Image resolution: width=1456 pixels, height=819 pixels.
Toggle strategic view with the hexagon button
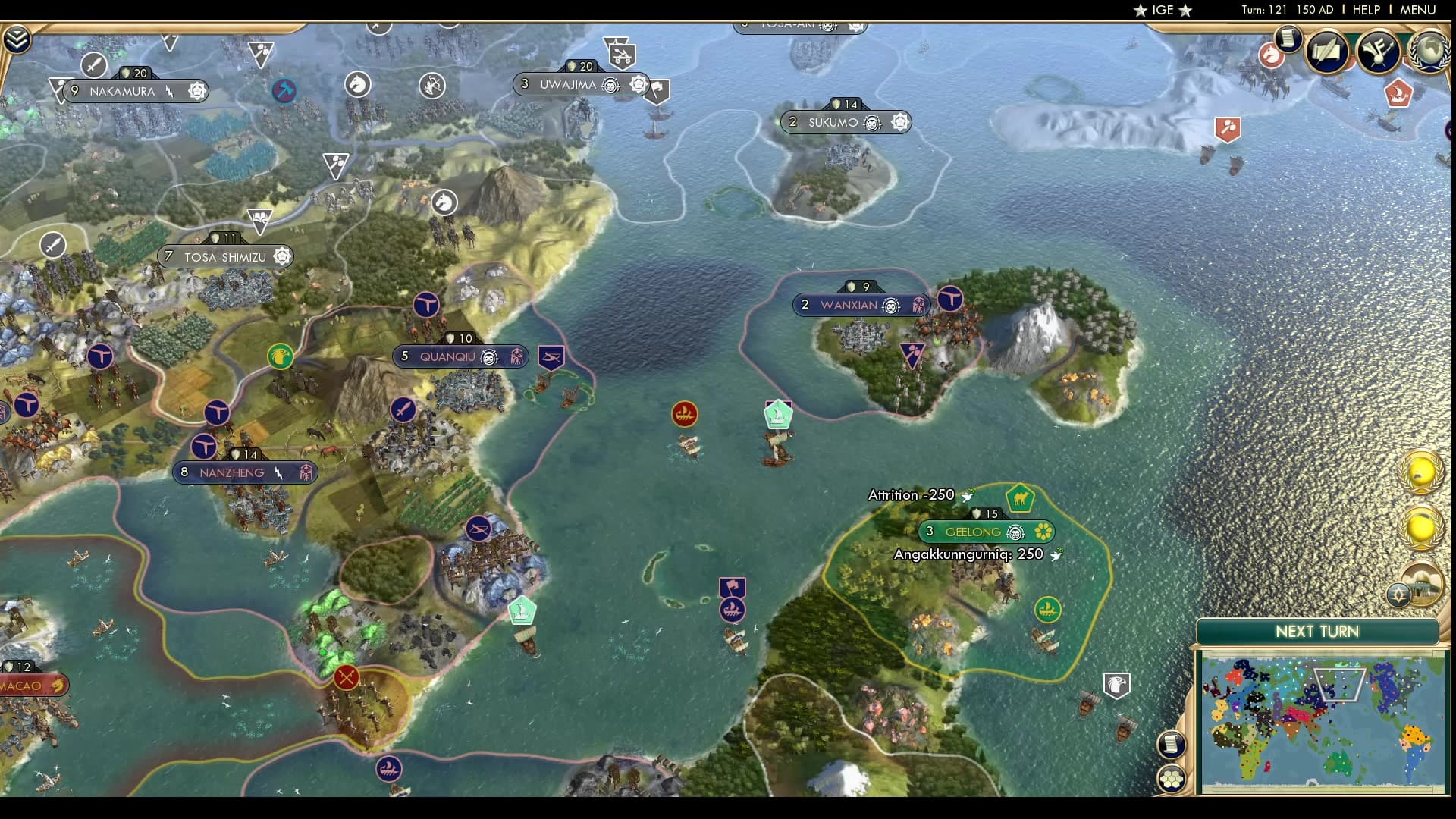(1171, 779)
